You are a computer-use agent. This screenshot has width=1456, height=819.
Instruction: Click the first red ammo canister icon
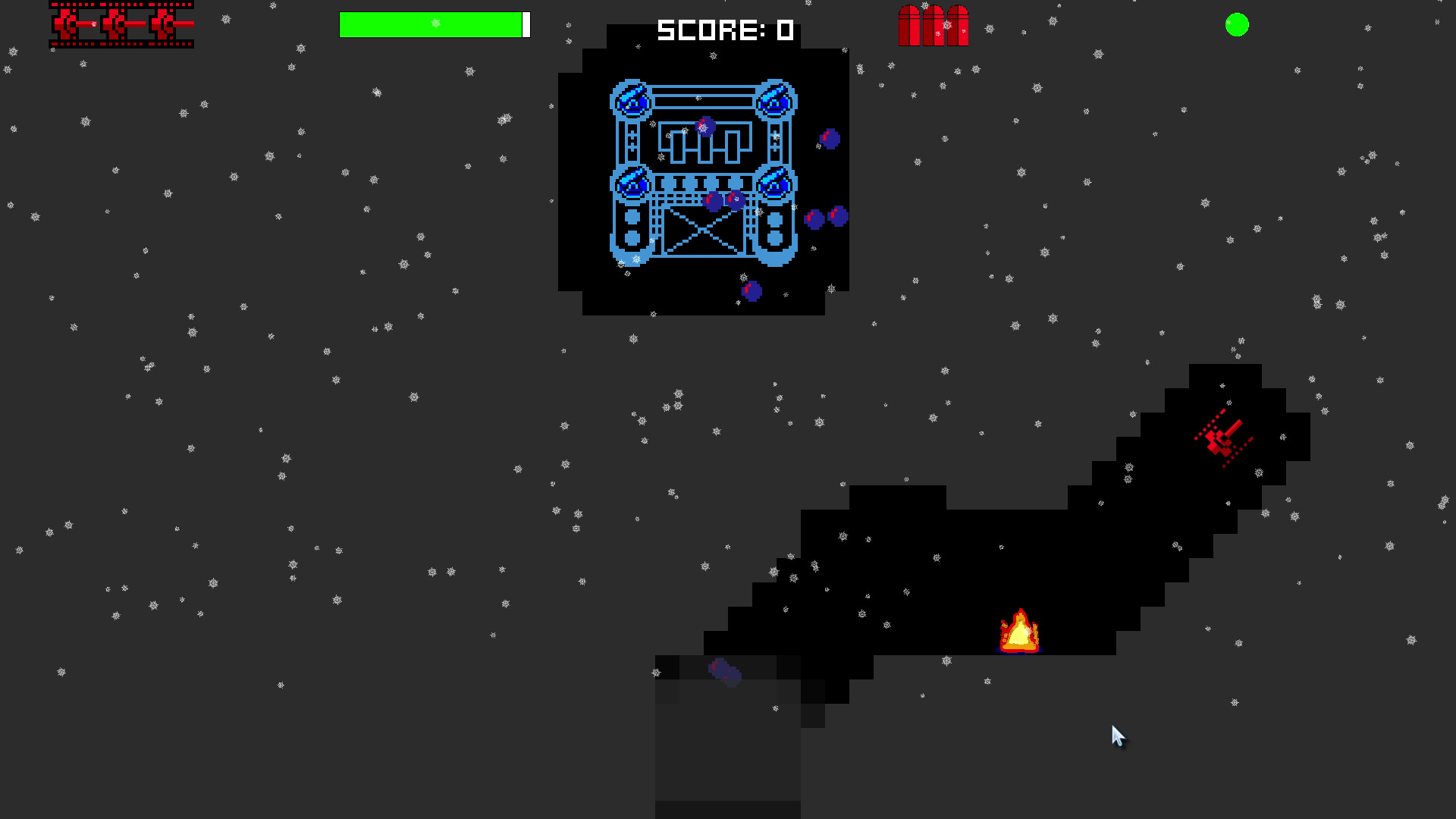pos(910,25)
